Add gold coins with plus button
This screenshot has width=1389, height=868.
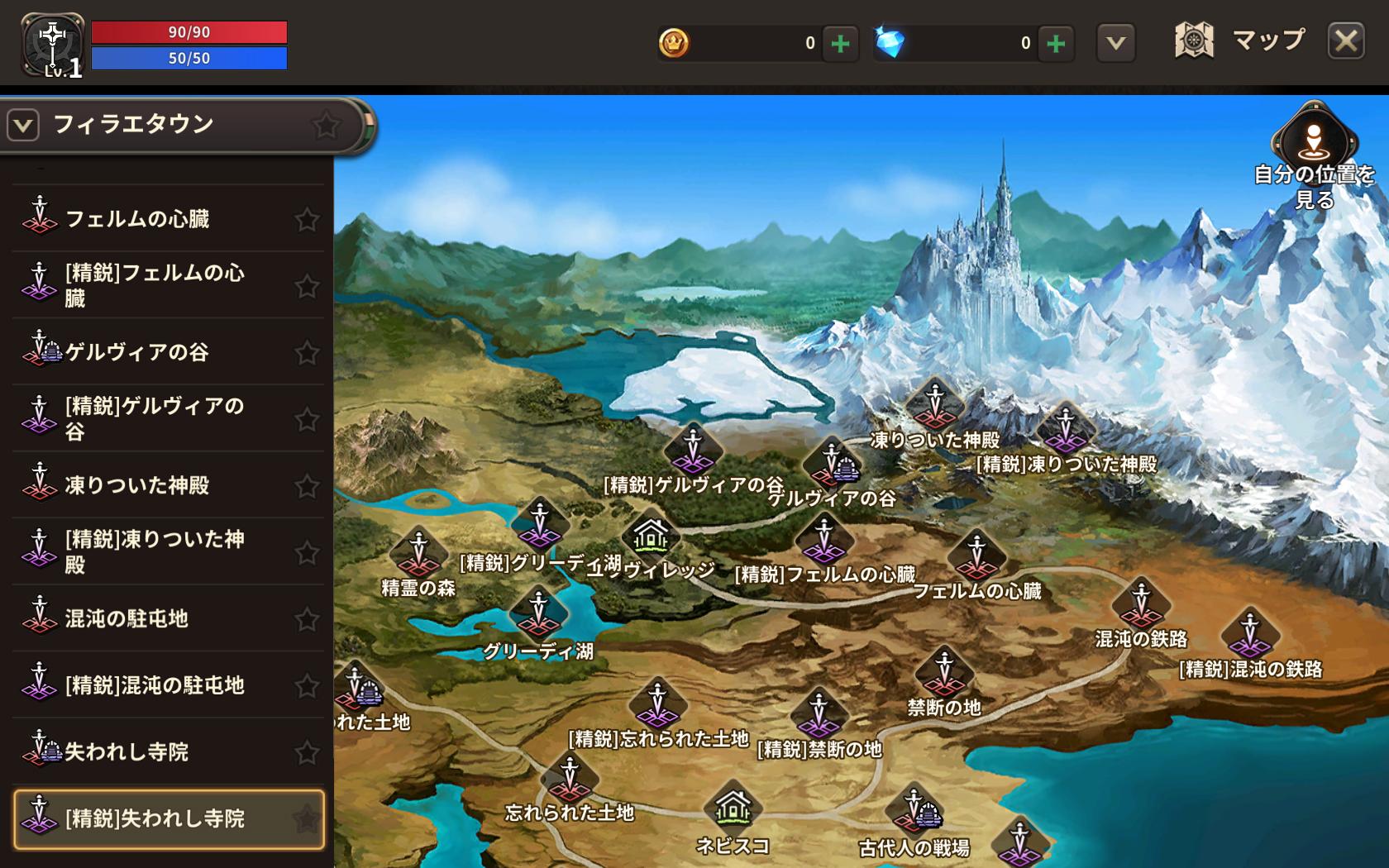(840, 43)
